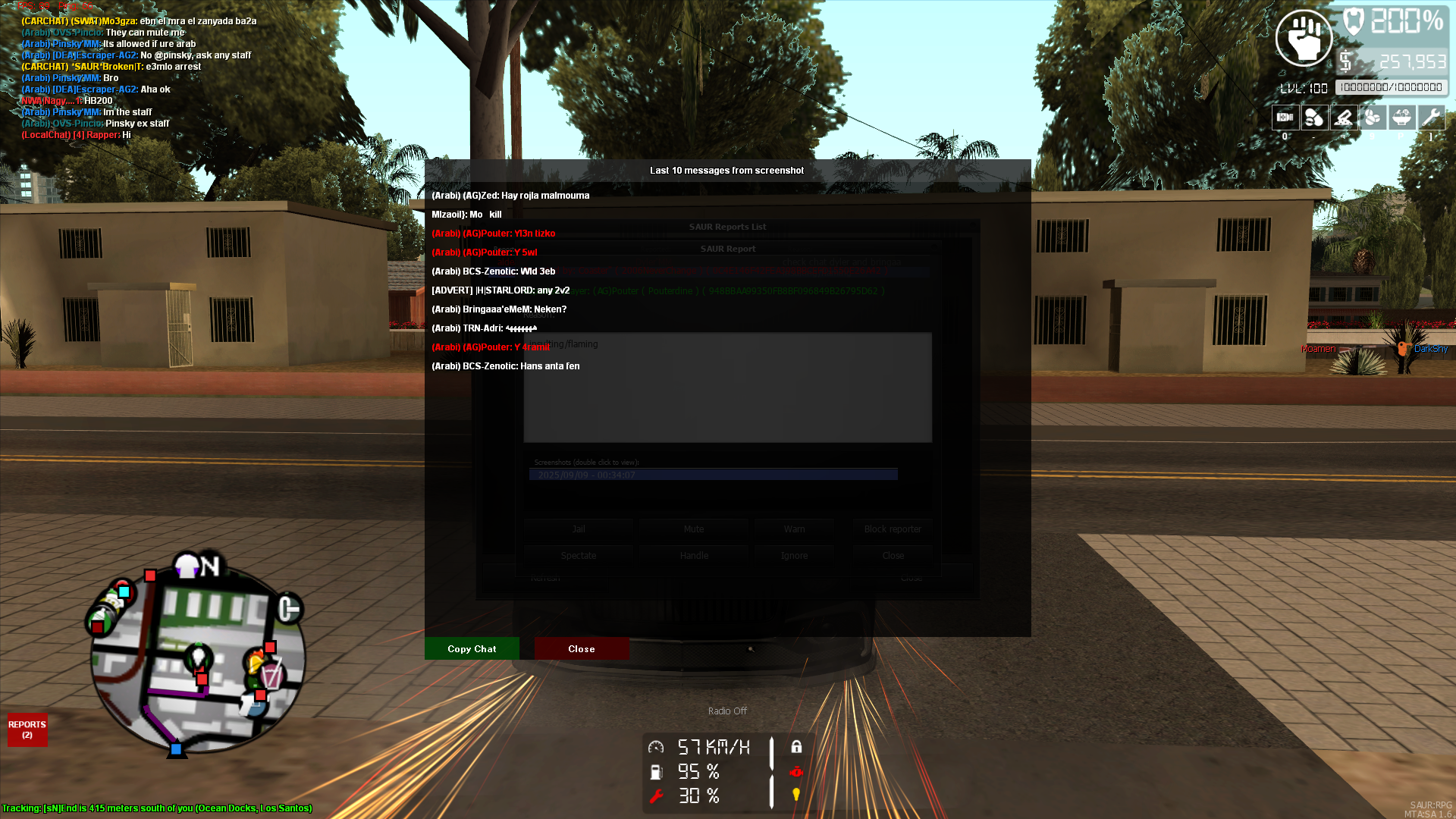The width and height of the screenshot is (1456, 819).
Task: Select the first (AG)Zed message row
Action: pos(510,196)
